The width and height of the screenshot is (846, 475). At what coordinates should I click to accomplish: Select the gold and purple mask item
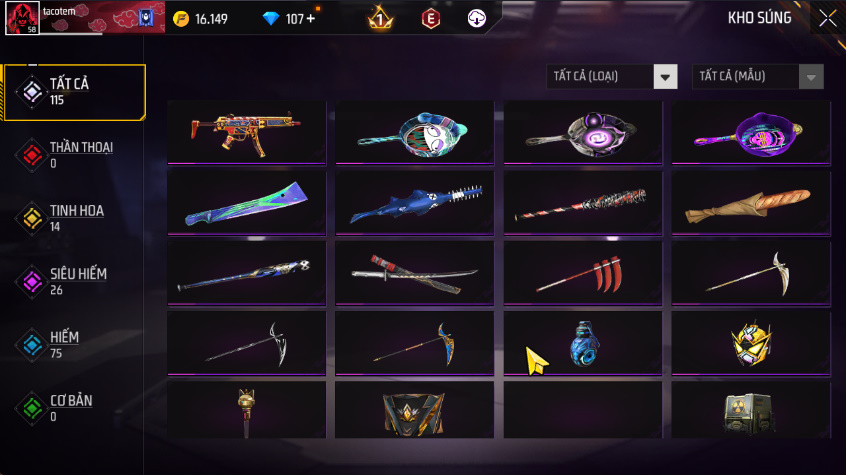[751, 342]
